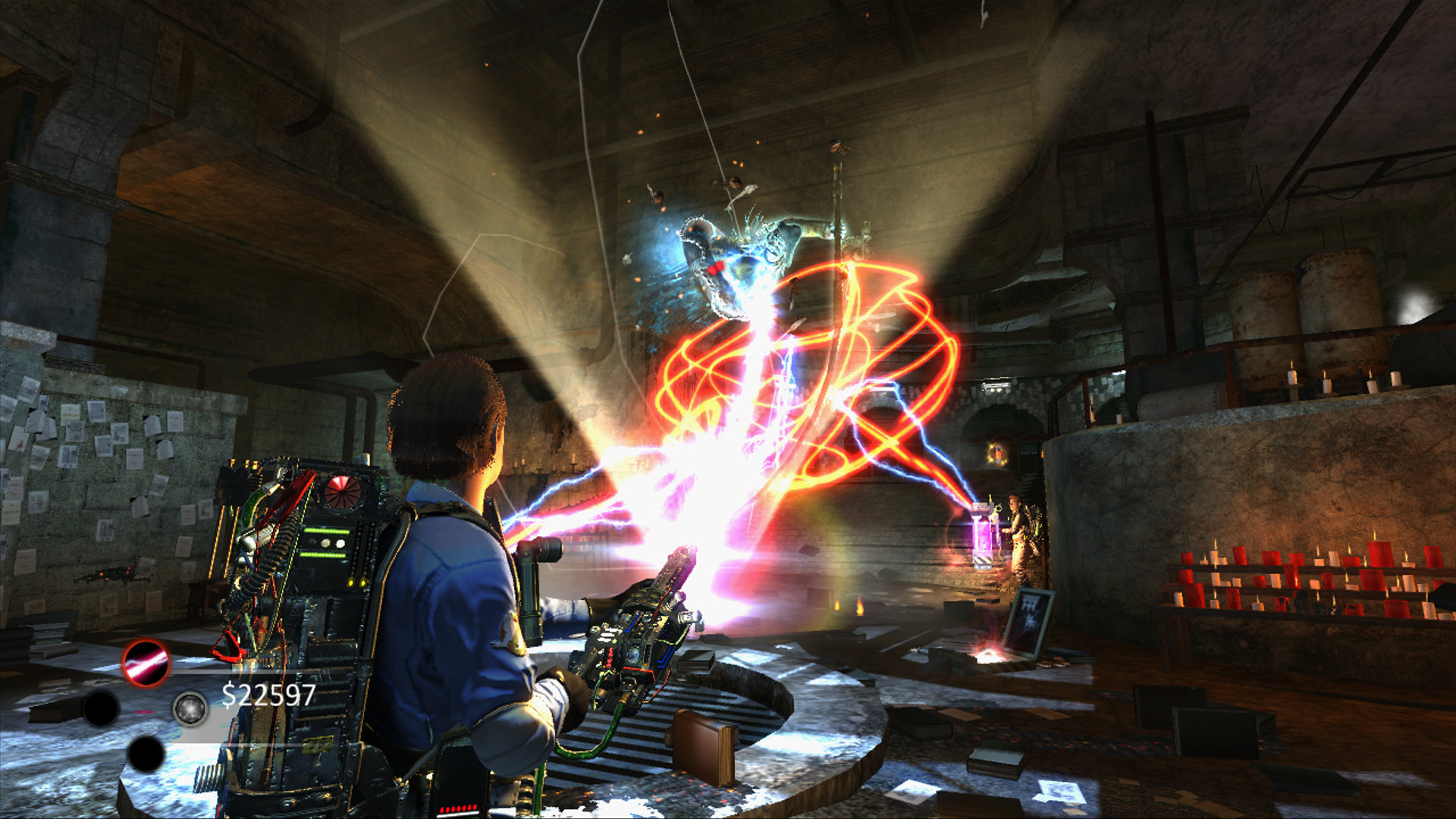Click the money counter showing $22597
This screenshot has width=1456, height=819.
(266, 695)
